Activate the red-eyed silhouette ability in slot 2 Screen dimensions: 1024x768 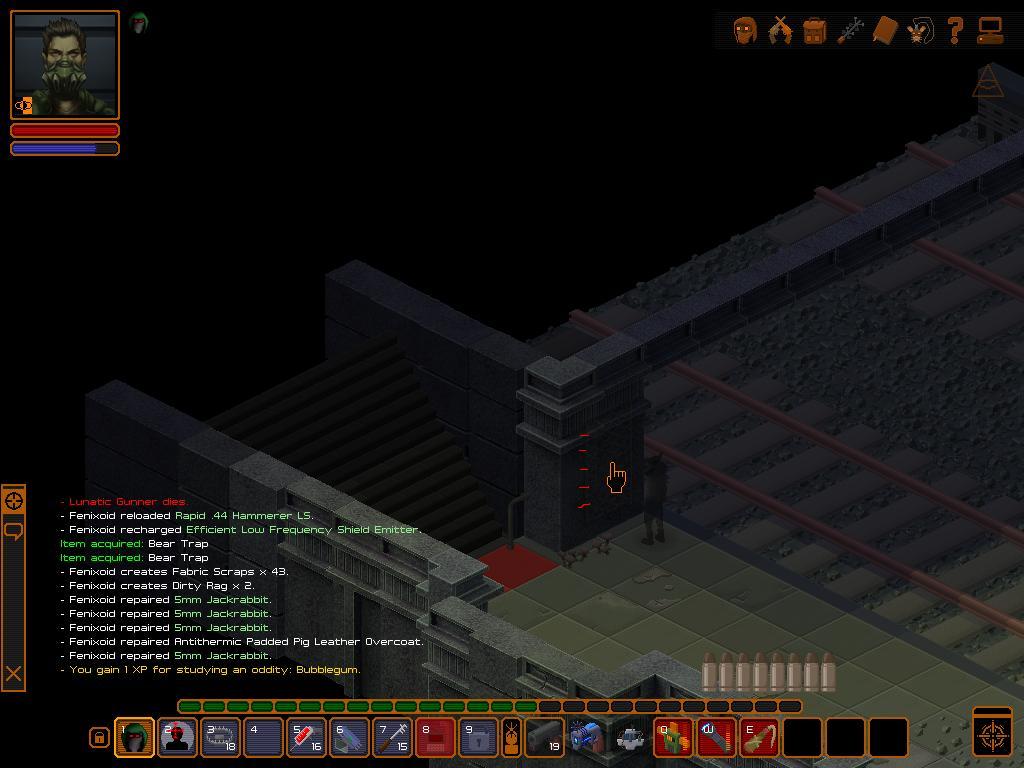tap(177, 738)
